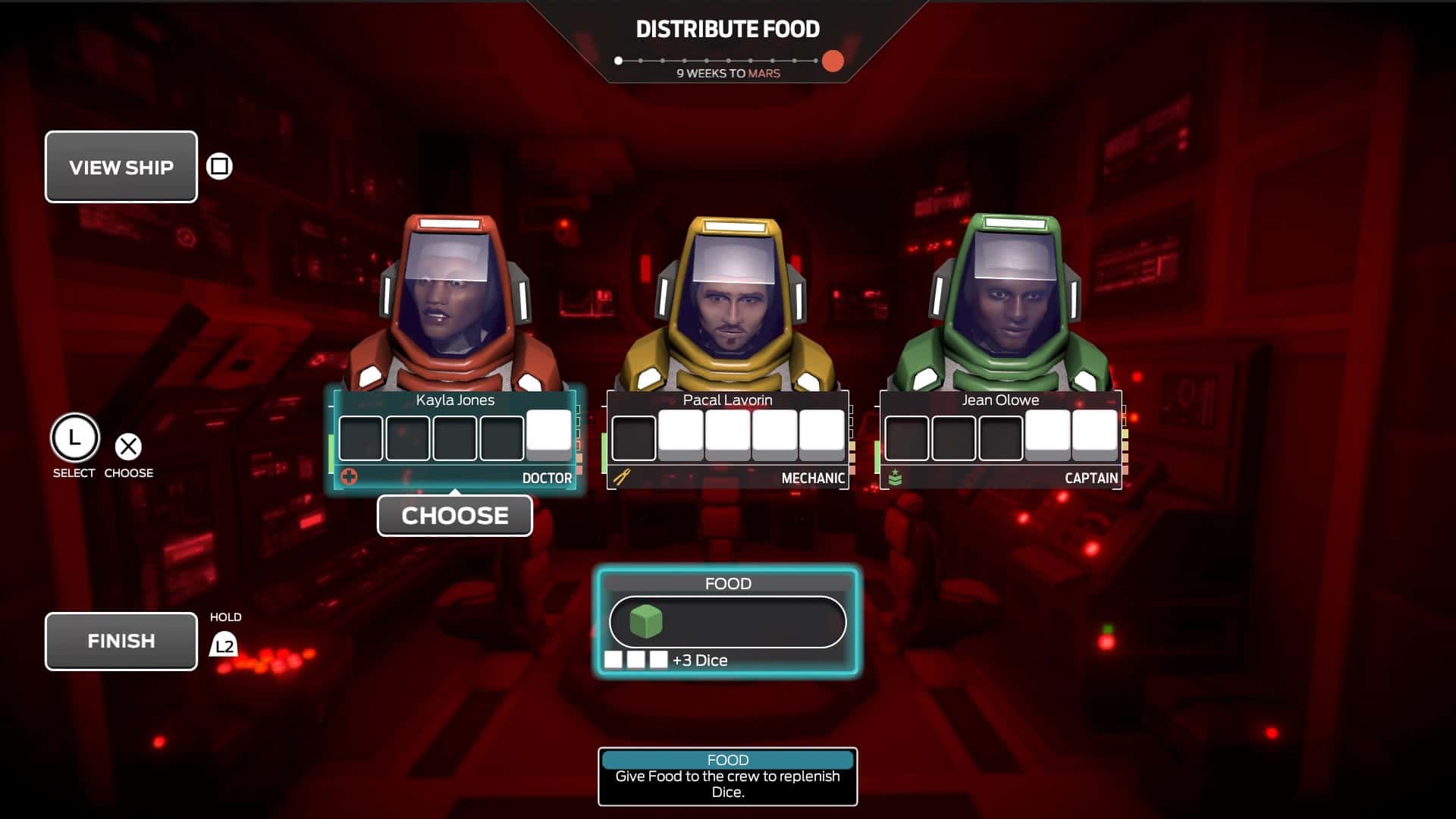This screenshot has height=819, width=1456.
Task: Click the square controller button icon
Action: coord(218,166)
